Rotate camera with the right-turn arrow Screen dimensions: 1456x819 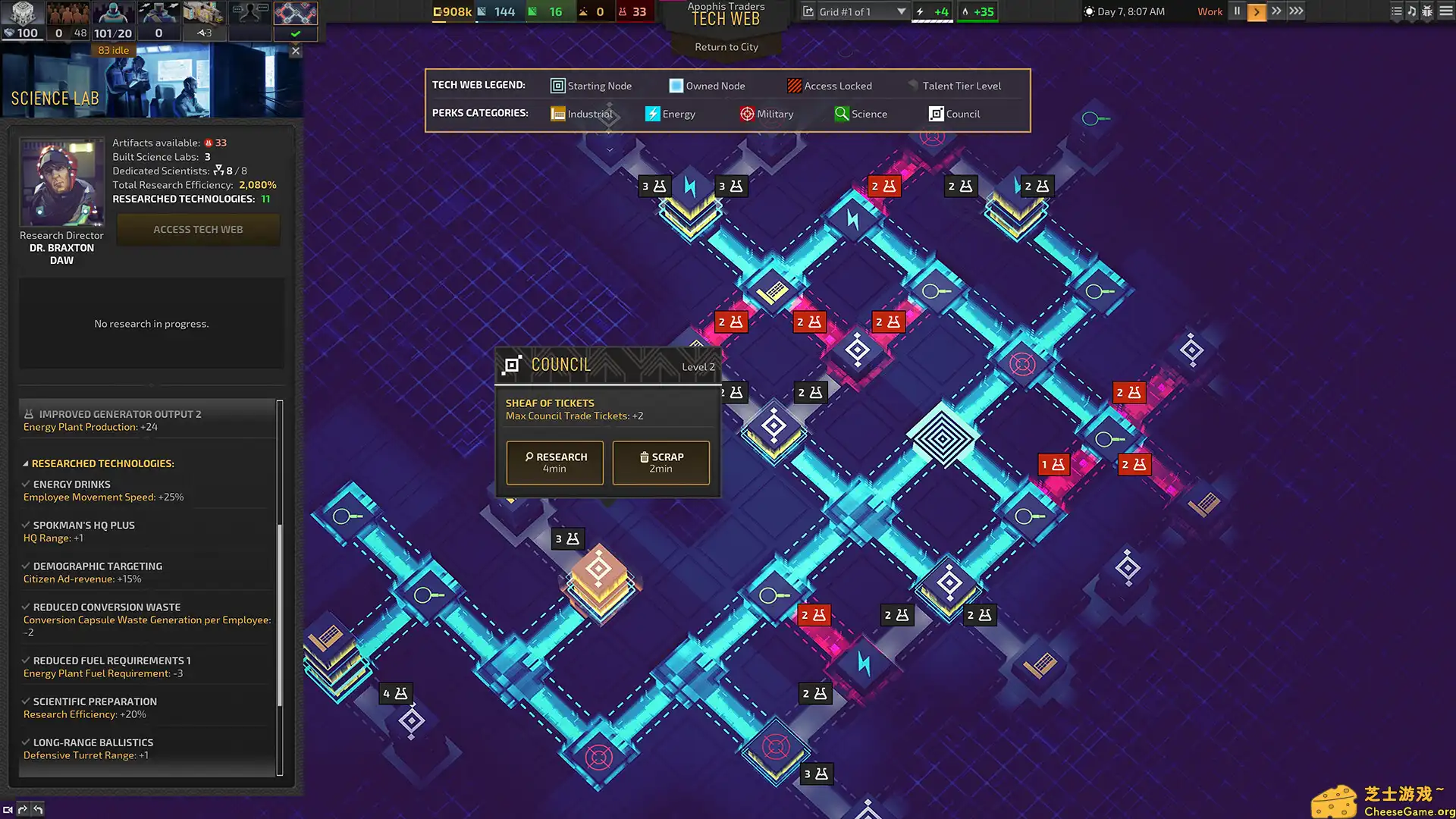coord(23,809)
